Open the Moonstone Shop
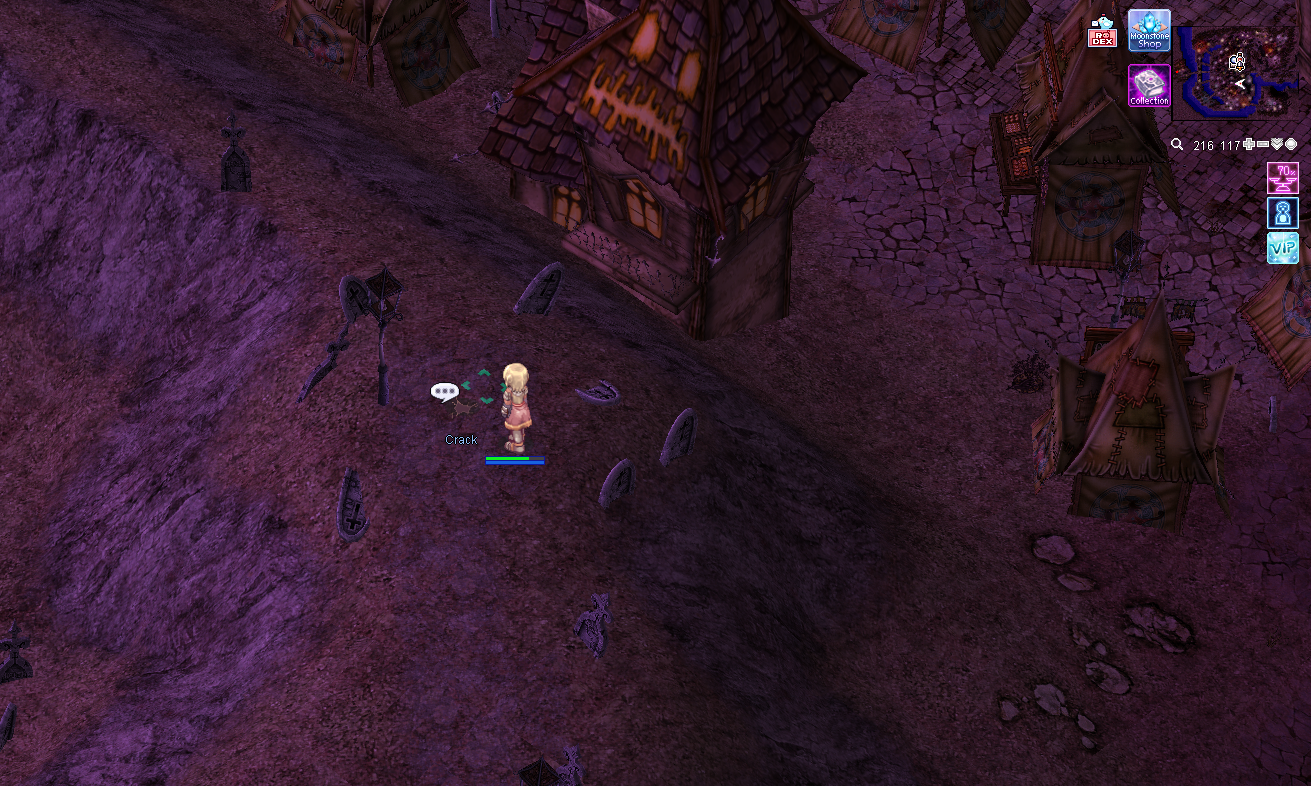The image size is (1311, 786). 1149,31
